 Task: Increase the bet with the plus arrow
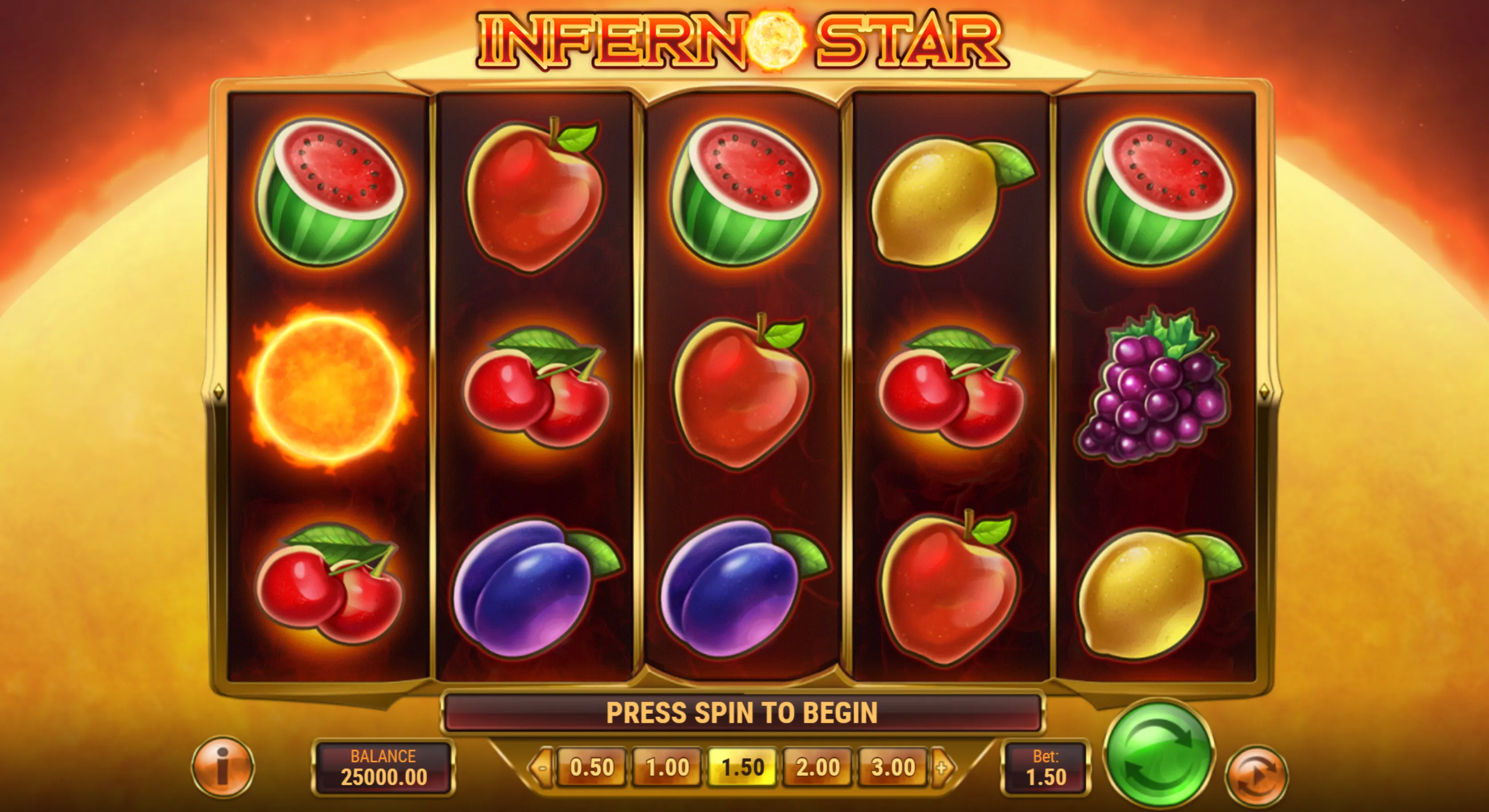tap(942, 768)
